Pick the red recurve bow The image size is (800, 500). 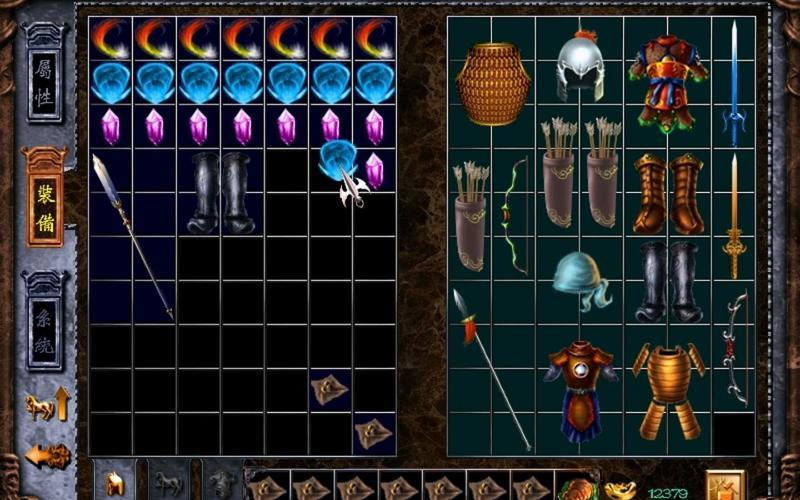(735, 347)
